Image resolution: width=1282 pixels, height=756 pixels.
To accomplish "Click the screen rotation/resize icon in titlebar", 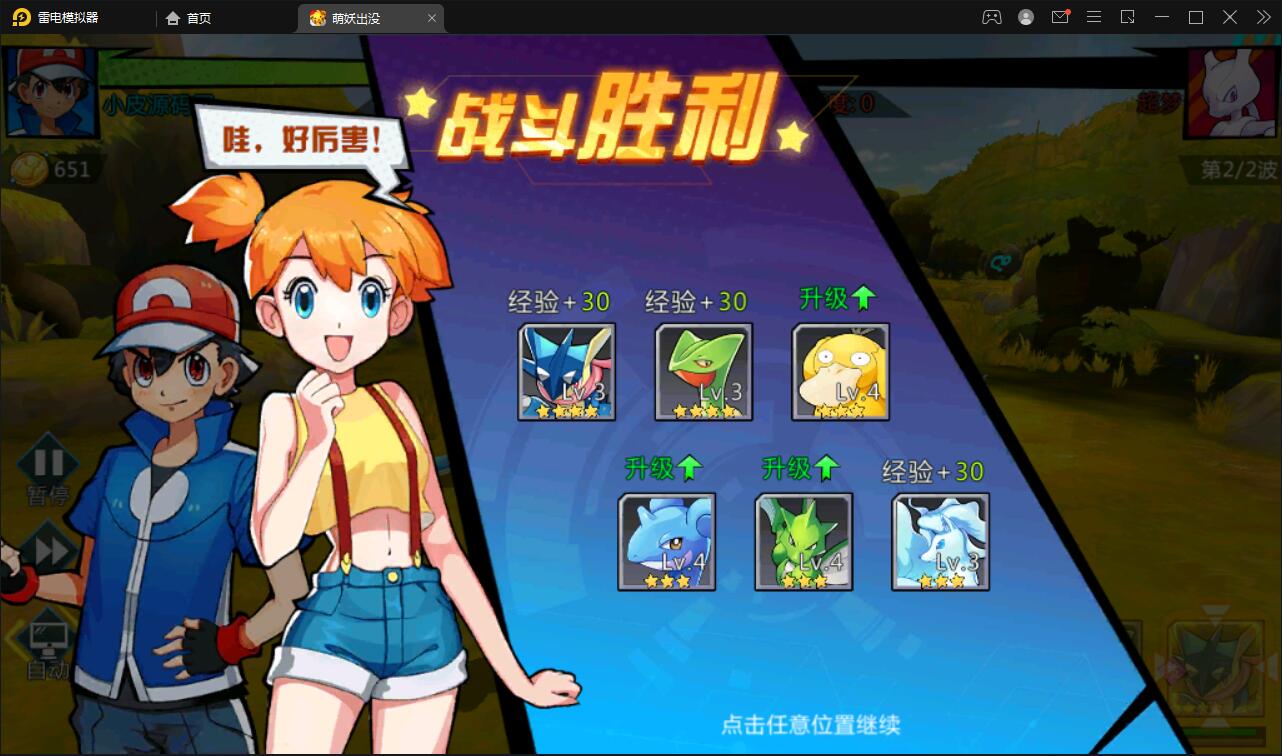I will tap(1128, 17).
